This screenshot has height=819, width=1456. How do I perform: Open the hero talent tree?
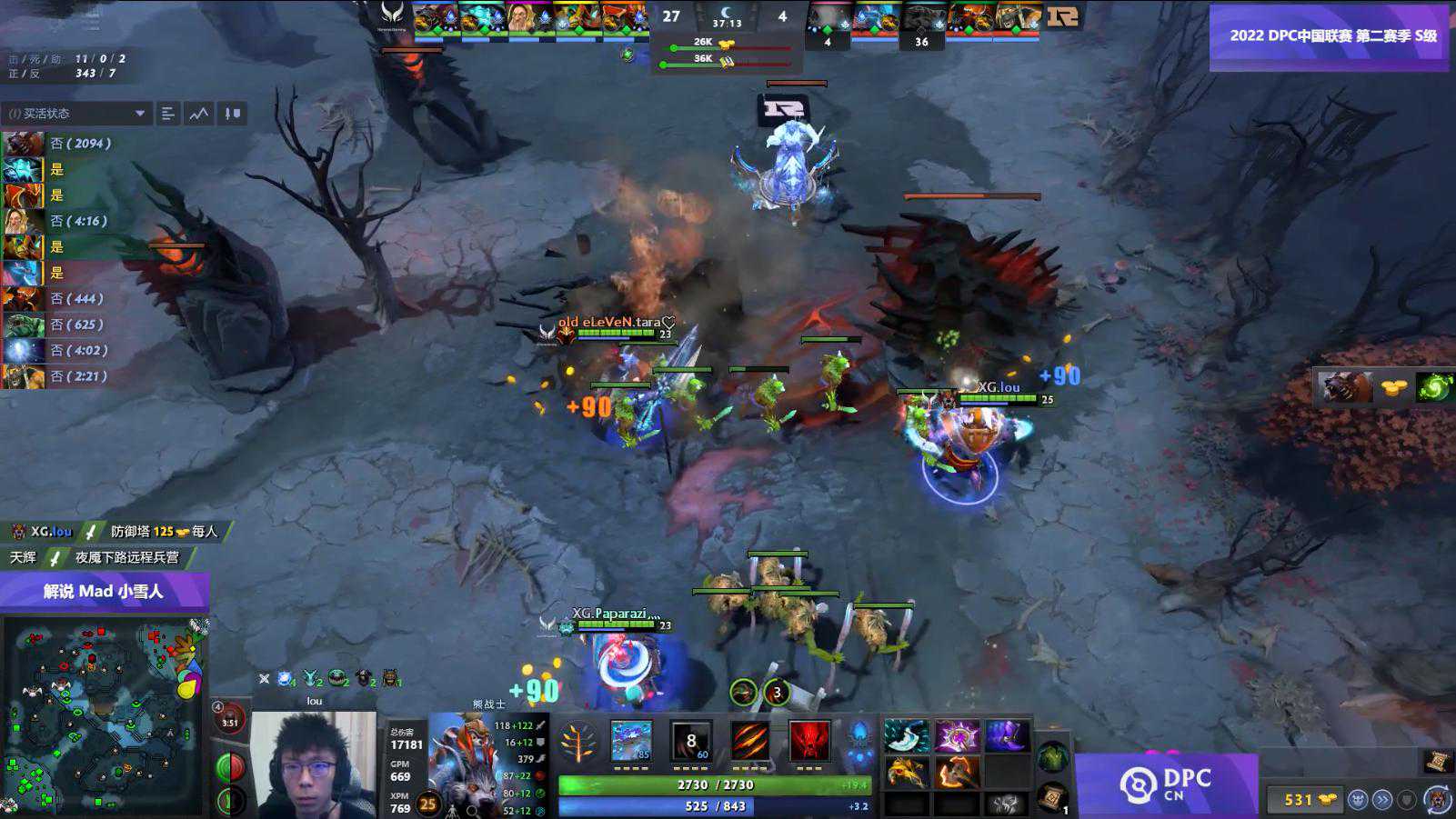(x=577, y=743)
